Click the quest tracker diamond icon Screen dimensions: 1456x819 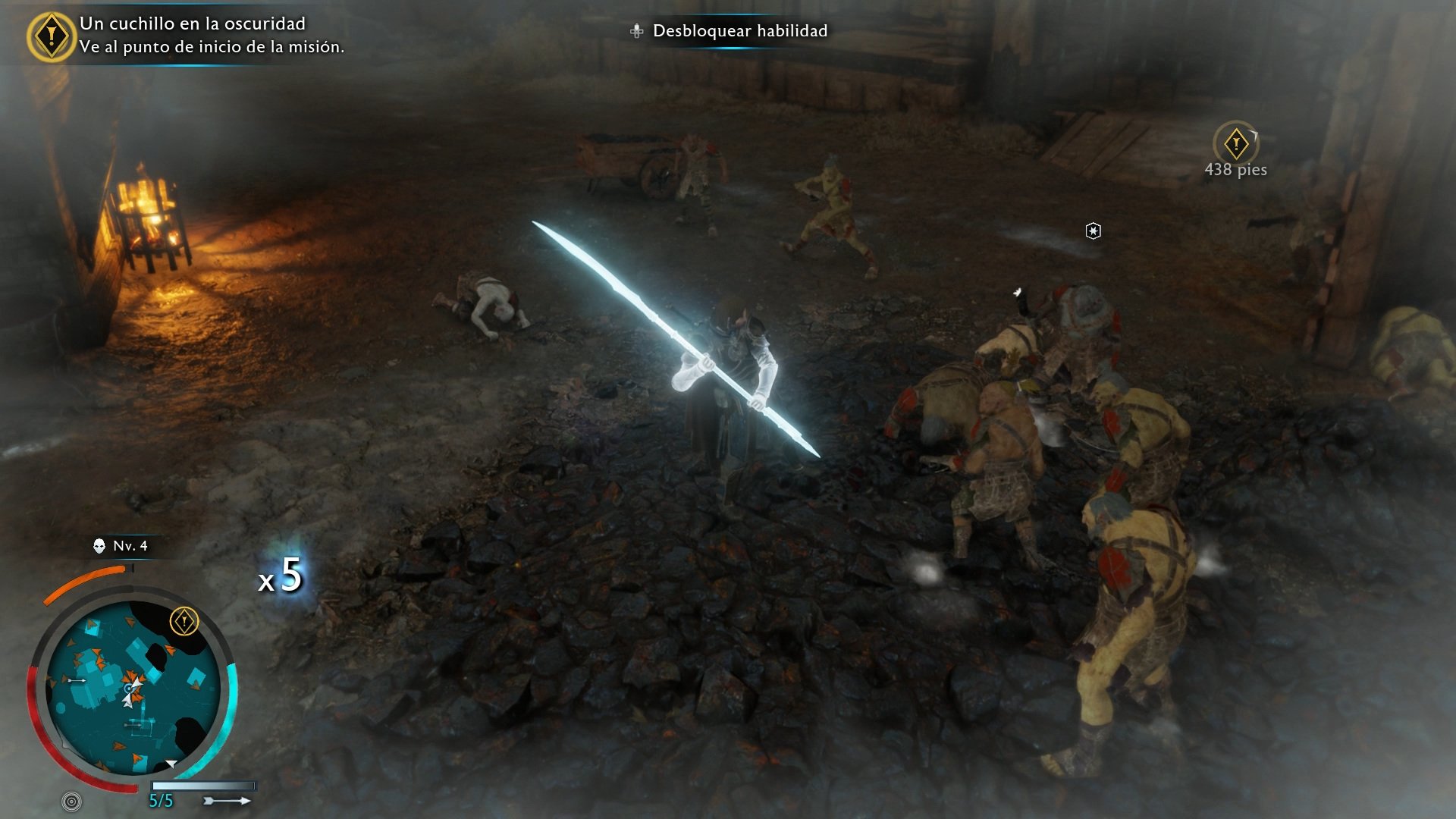pyautogui.click(x=51, y=36)
